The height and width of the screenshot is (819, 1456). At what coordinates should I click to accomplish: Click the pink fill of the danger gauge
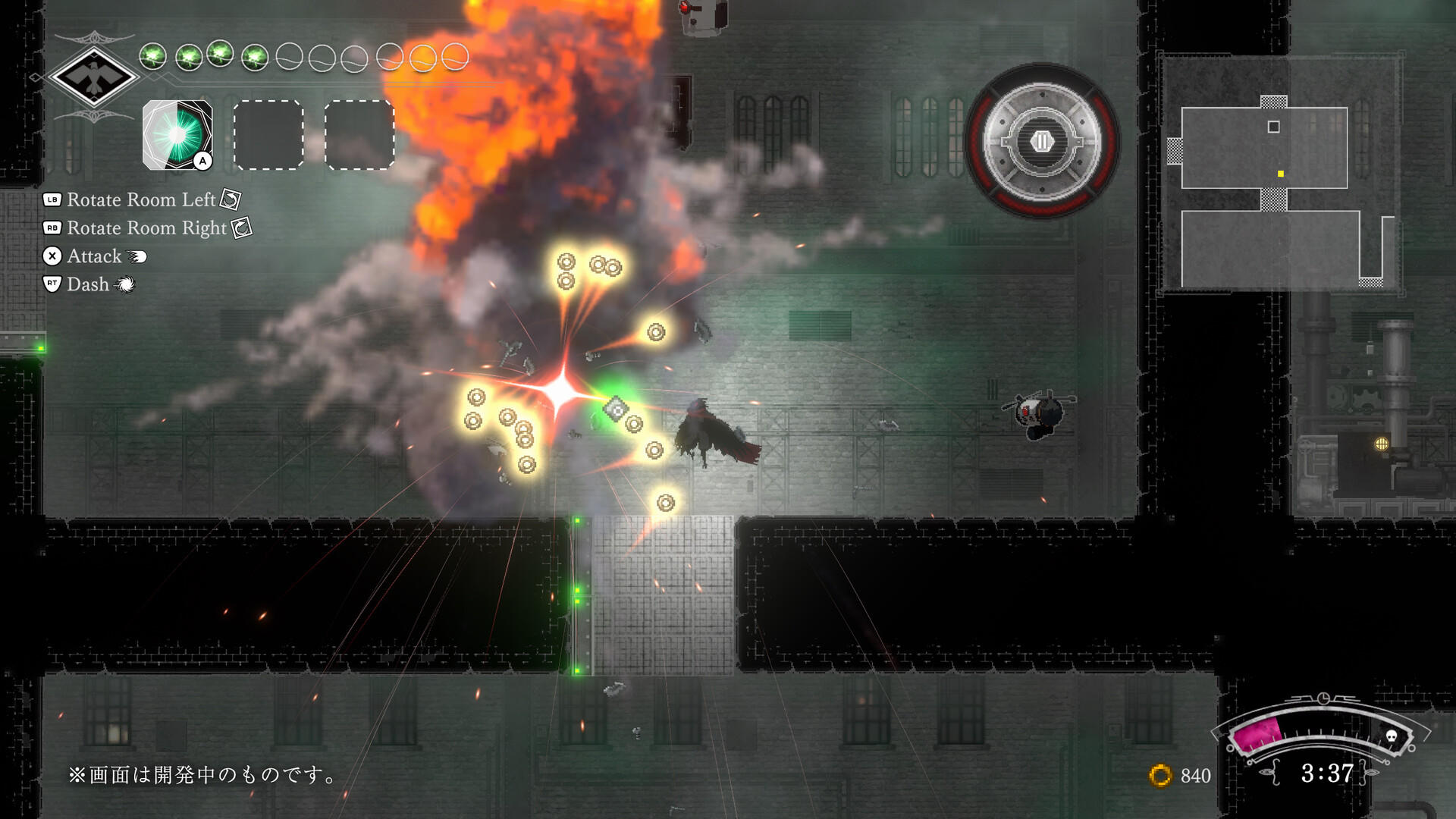pos(1259,734)
